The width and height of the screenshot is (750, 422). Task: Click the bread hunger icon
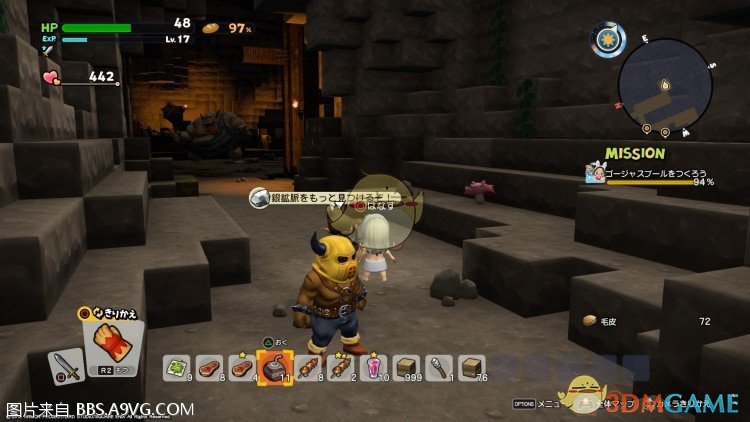pos(210,28)
